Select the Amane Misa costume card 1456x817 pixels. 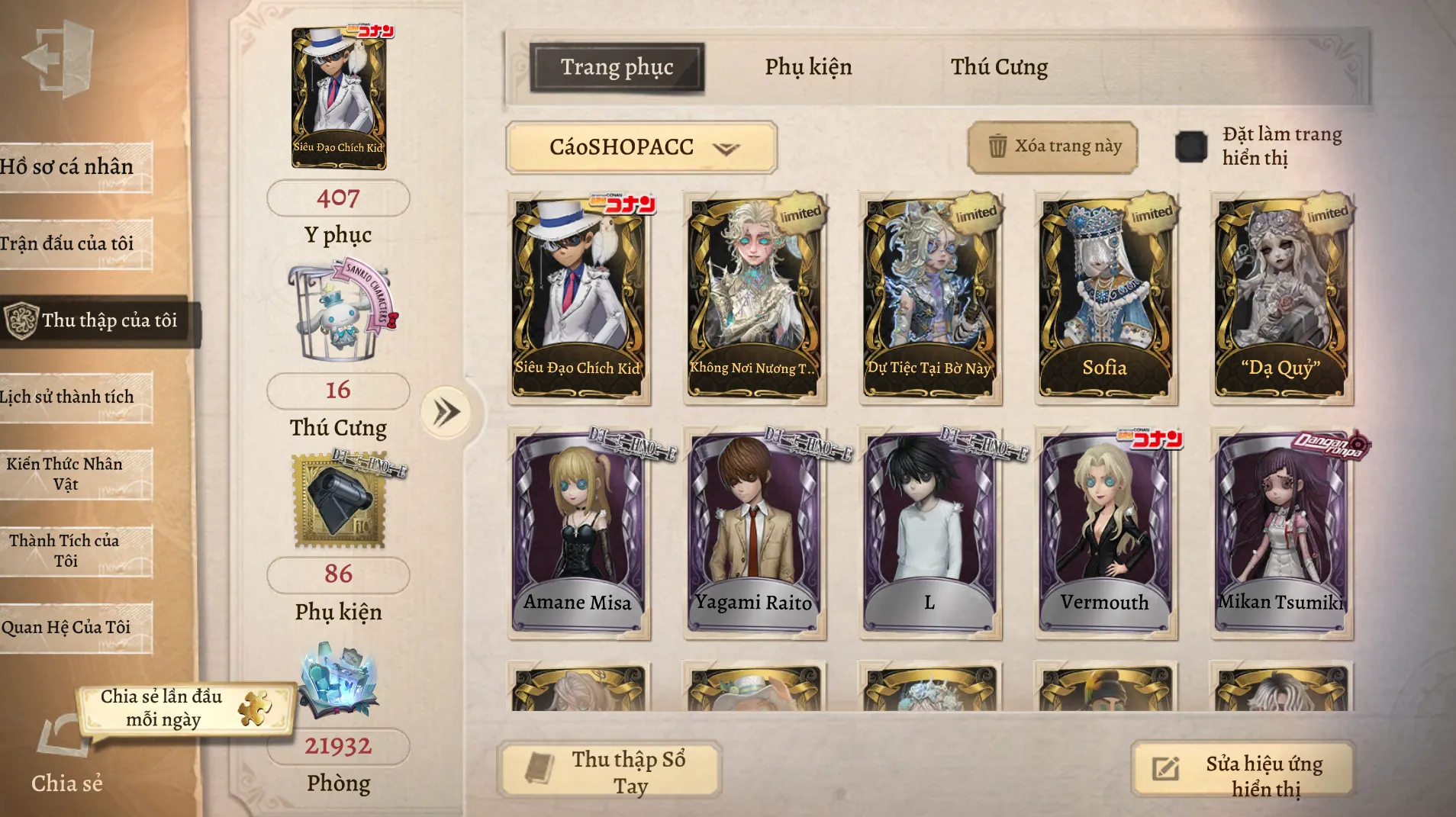[578, 532]
